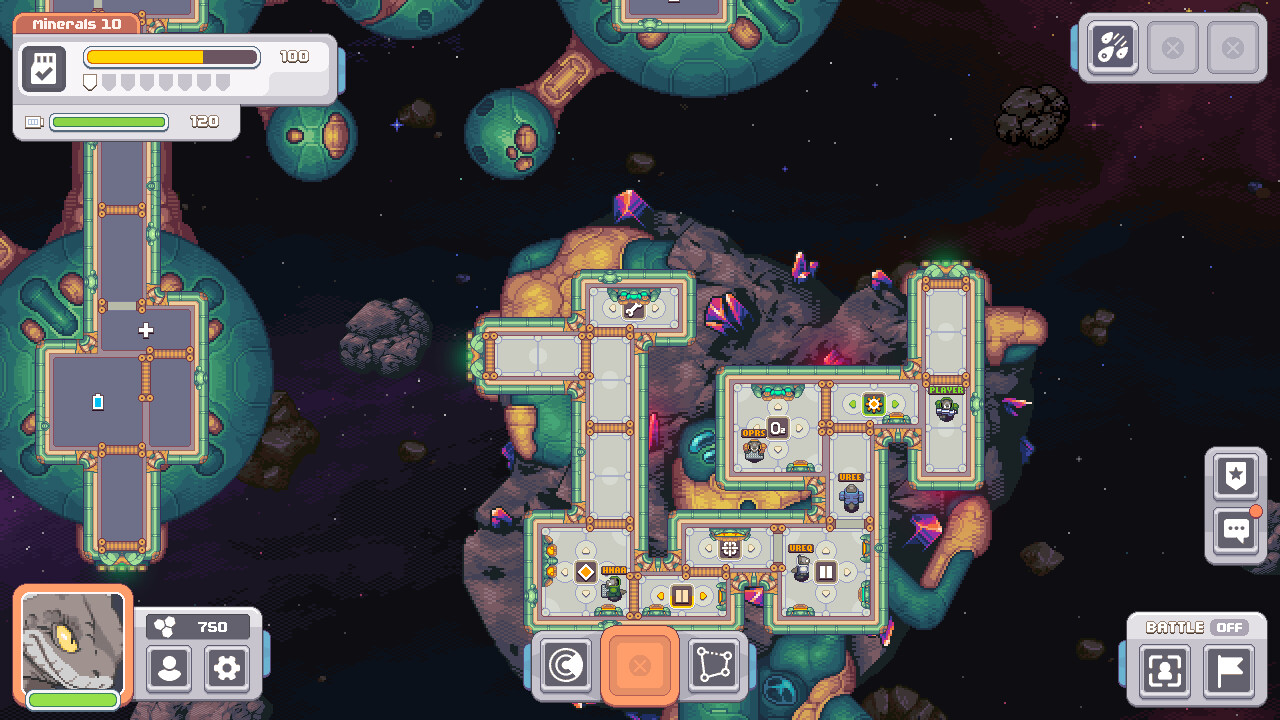This screenshot has height=720, width=1280.
Task: Click the left arrow on the flower module selector
Action: coord(852,403)
